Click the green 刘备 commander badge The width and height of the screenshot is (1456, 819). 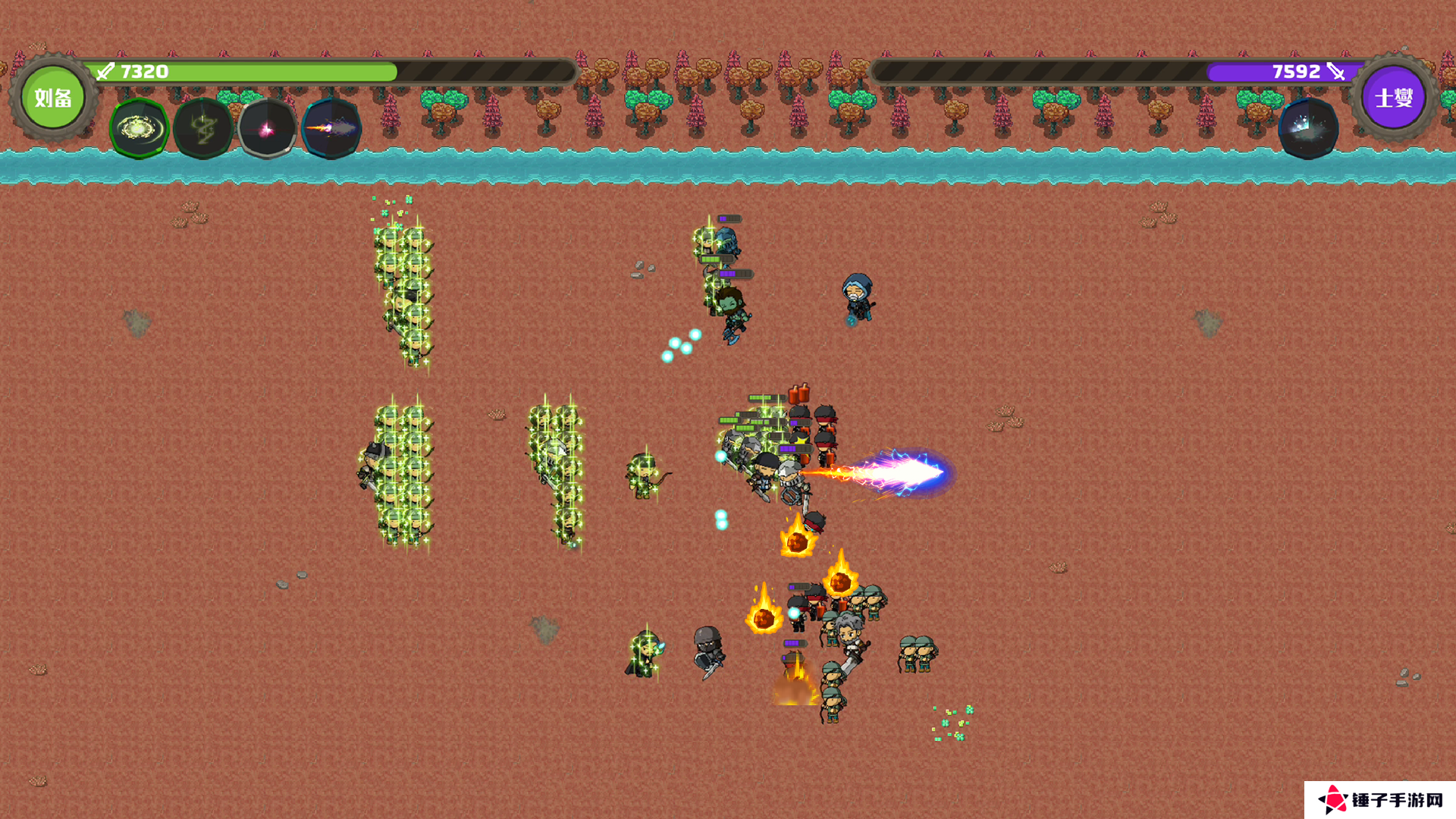52,98
